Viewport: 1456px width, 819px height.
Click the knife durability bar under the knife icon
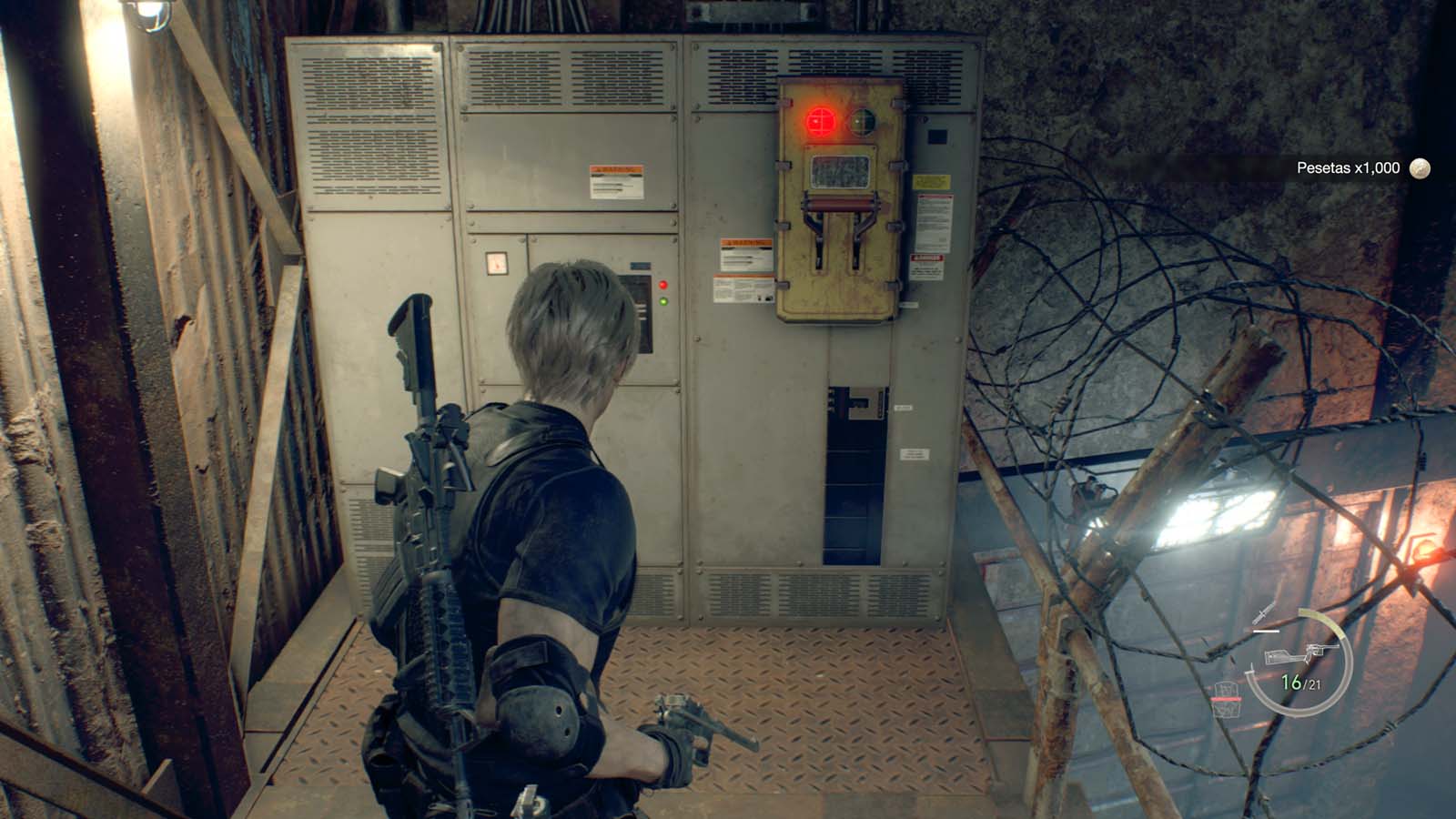[1265, 631]
